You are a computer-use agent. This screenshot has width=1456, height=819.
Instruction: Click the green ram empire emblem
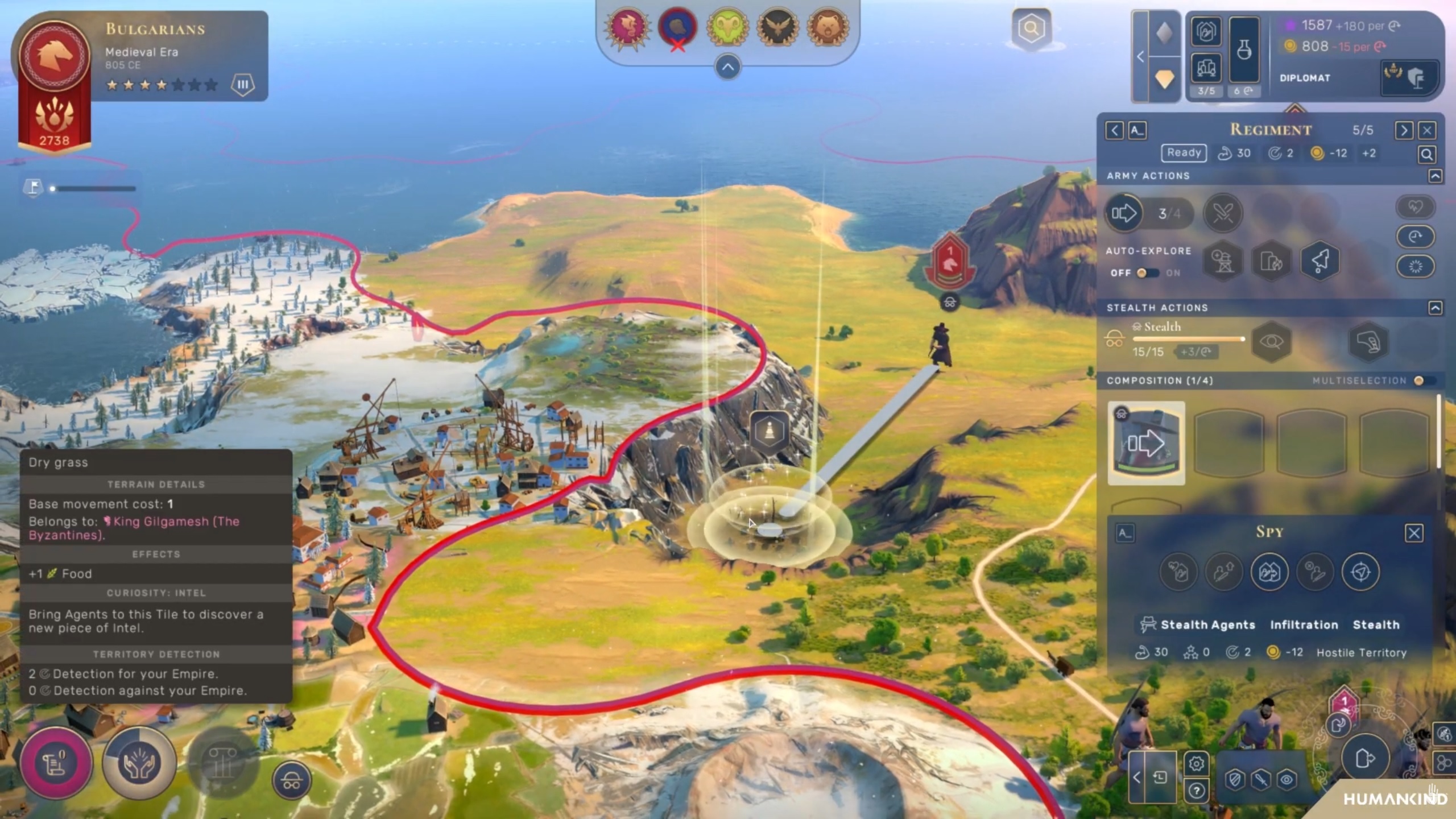pyautogui.click(x=727, y=27)
